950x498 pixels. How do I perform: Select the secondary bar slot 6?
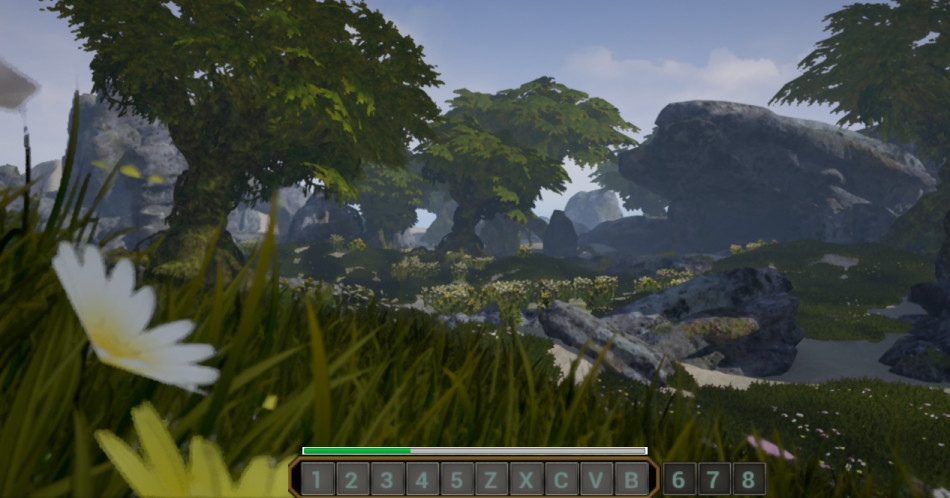(679, 479)
